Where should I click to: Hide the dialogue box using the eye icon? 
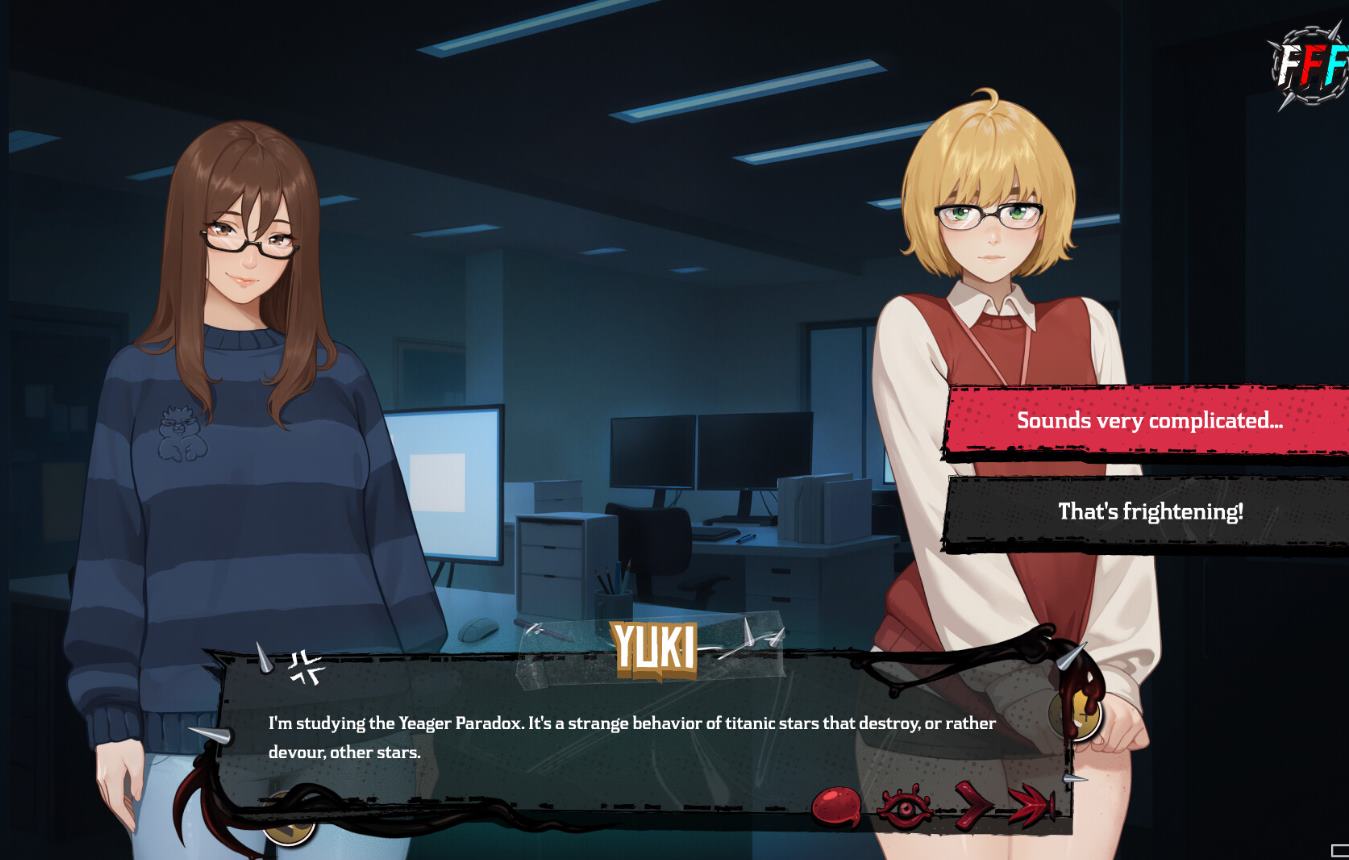[903, 806]
